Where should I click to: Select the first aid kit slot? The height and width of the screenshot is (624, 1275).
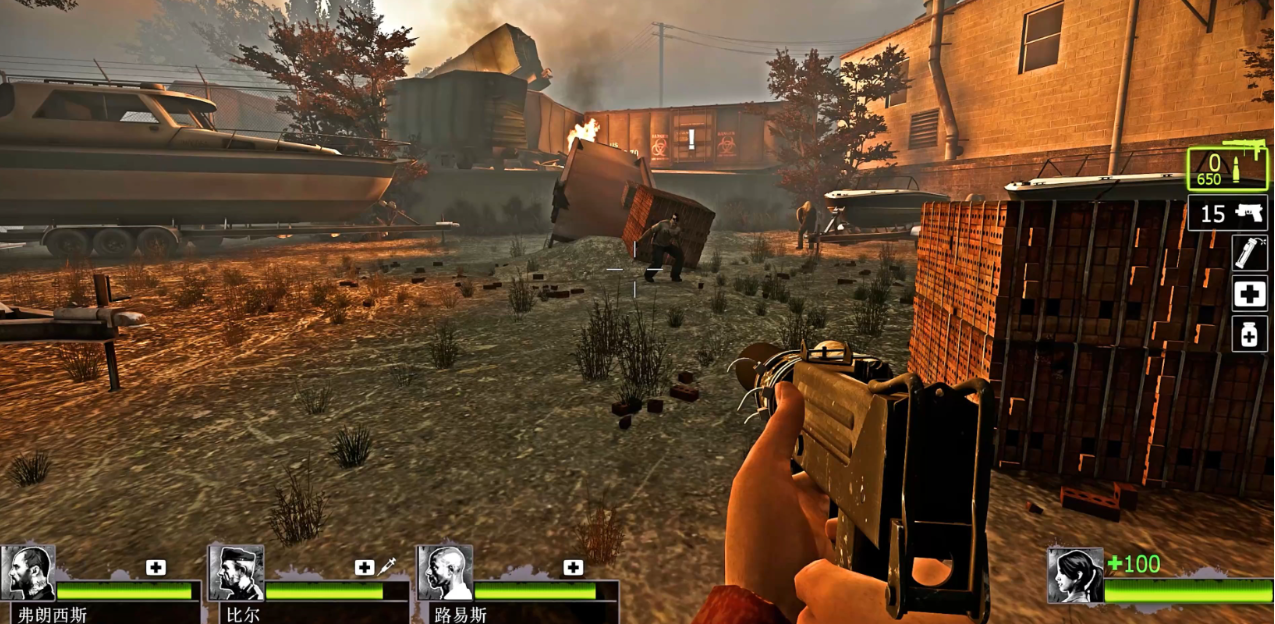click(1249, 294)
